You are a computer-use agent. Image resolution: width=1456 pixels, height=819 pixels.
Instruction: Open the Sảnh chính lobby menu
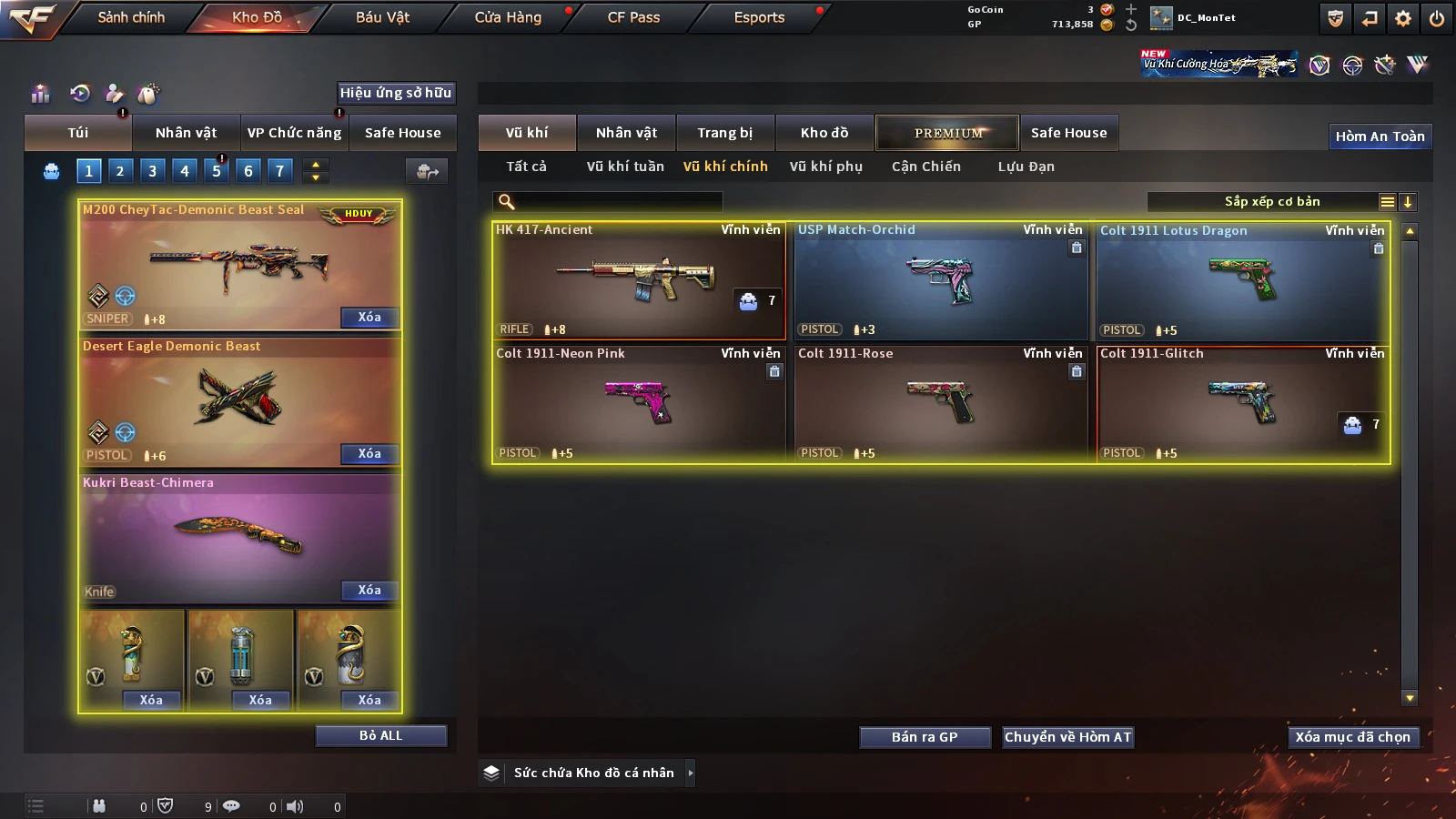(x=131, y=17)
